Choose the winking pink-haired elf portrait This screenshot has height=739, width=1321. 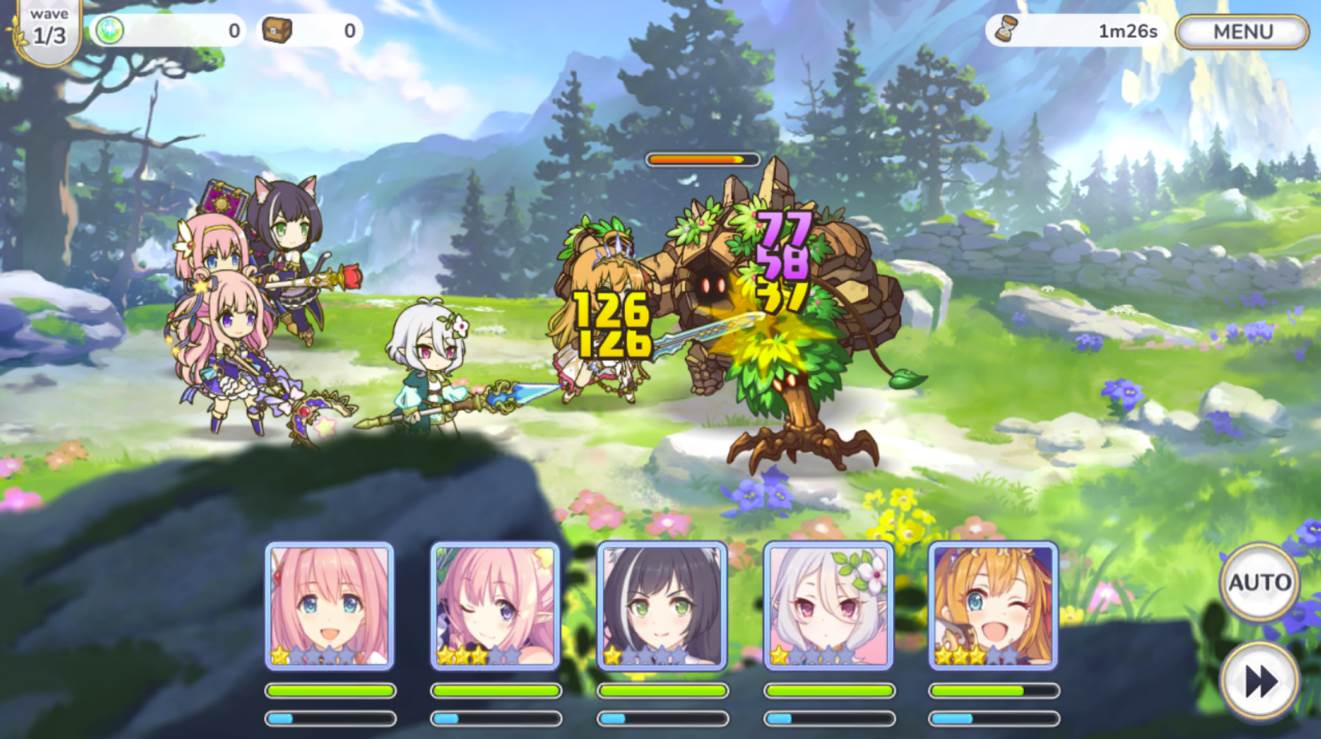click(x=495, y=605)
